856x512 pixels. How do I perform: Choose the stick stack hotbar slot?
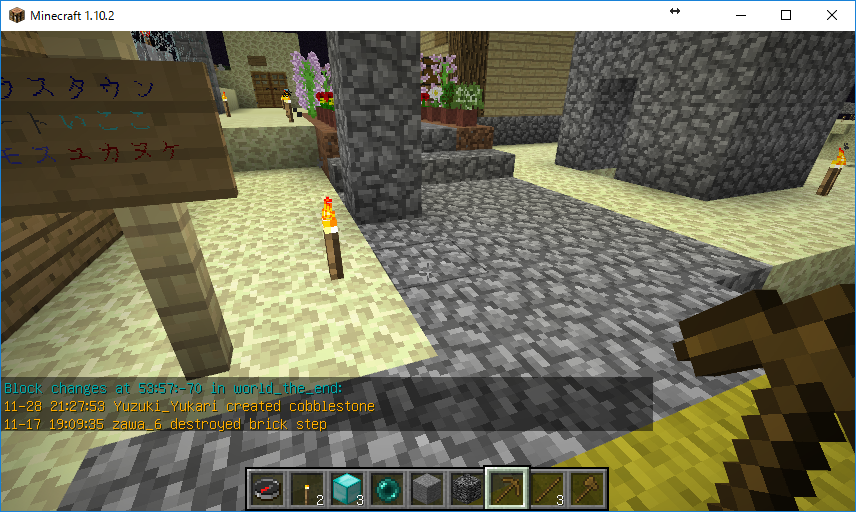pyautogui.click(x=546, y=489)
